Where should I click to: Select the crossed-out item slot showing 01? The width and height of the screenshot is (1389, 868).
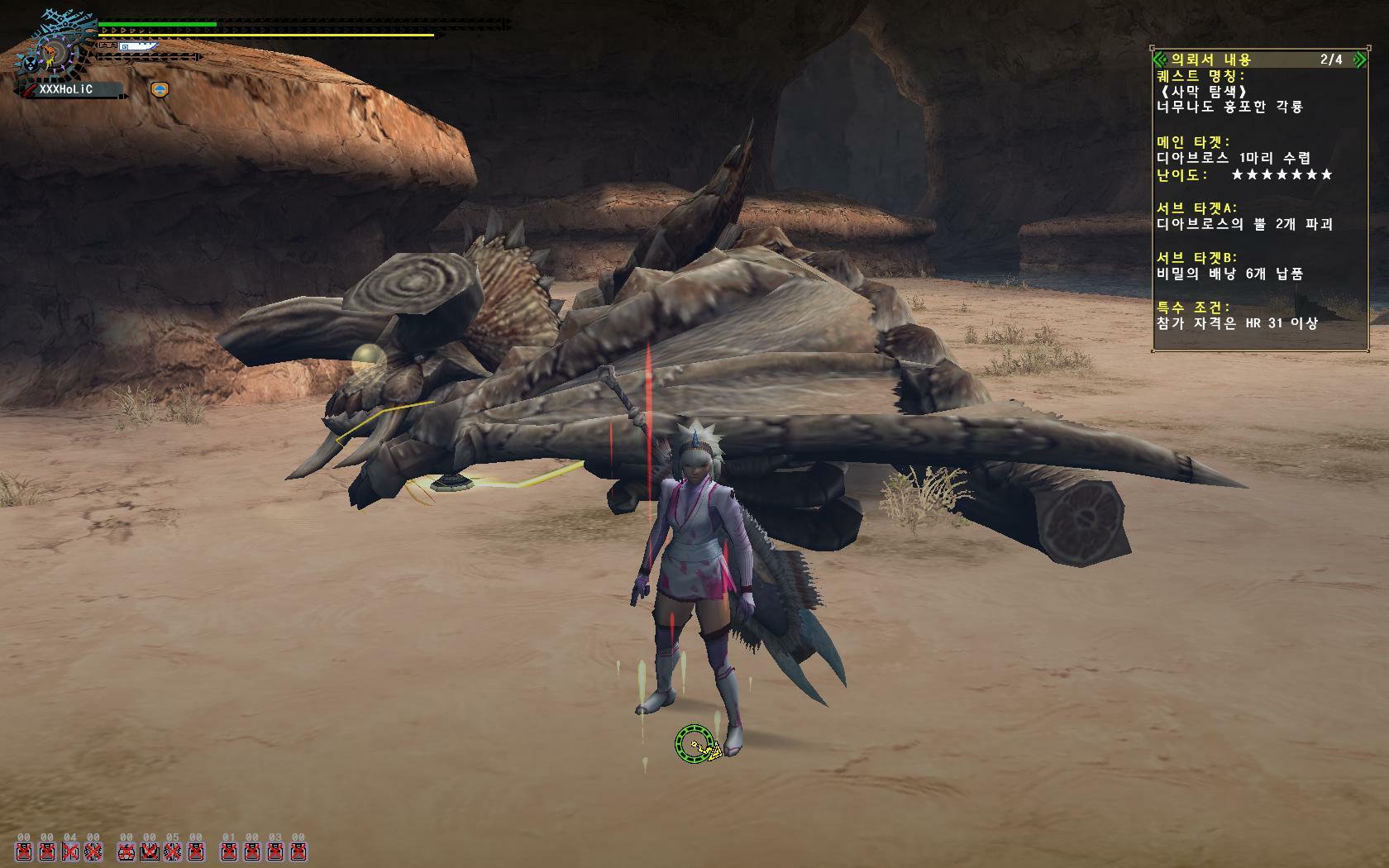coord(229,851)
